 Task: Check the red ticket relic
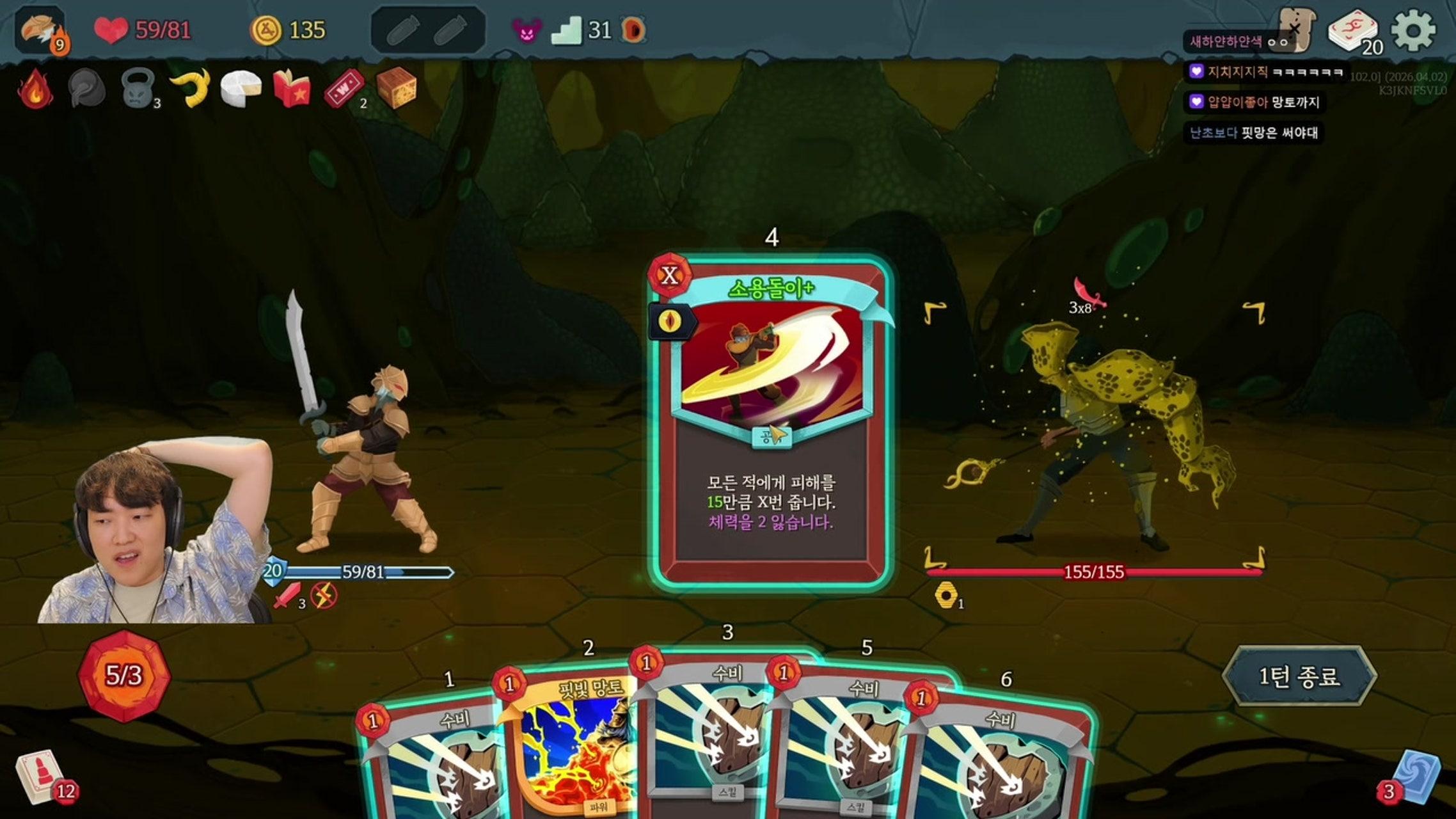click(x=344, y=88)
